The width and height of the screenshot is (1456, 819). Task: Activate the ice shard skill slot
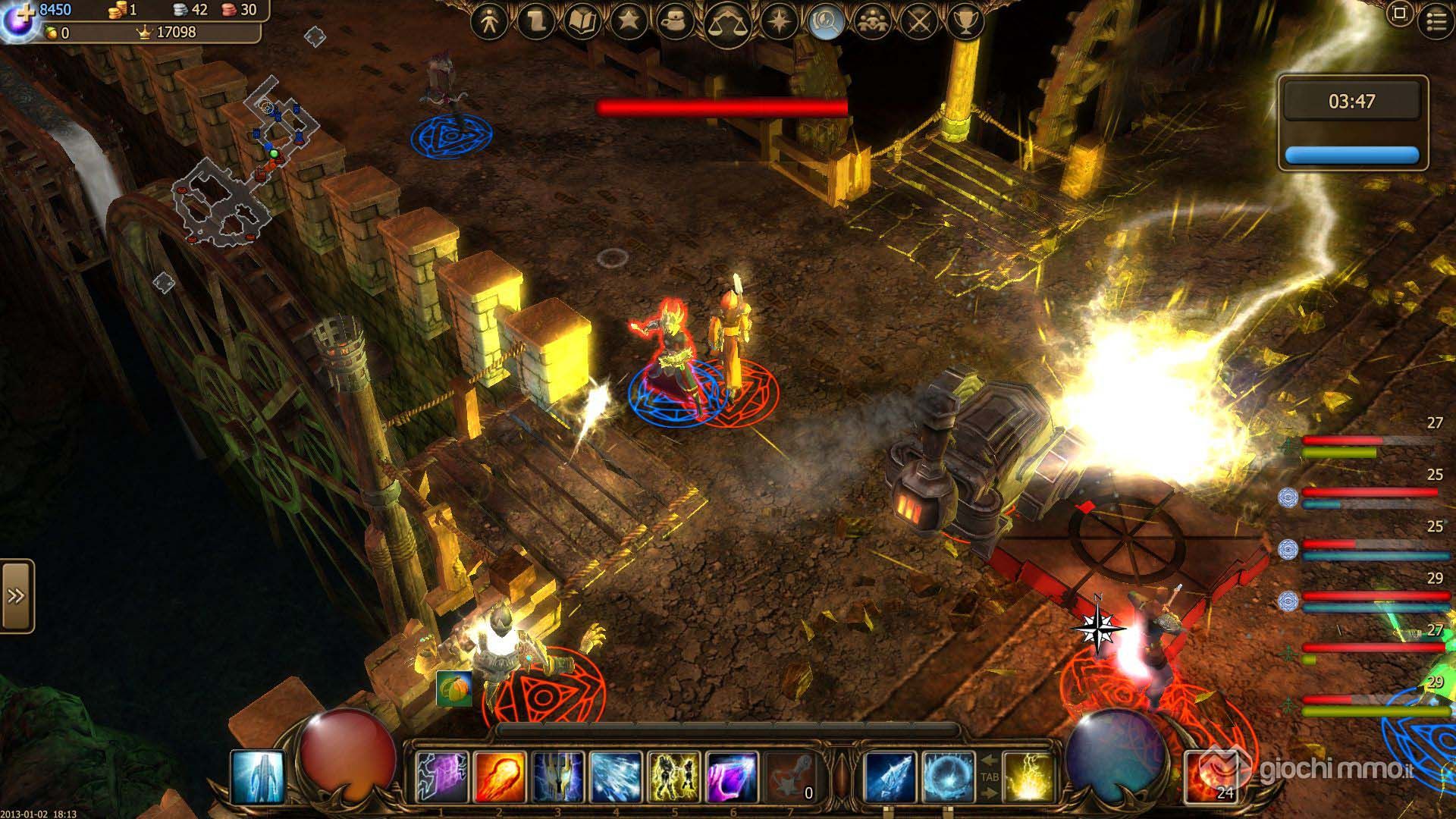890,777
